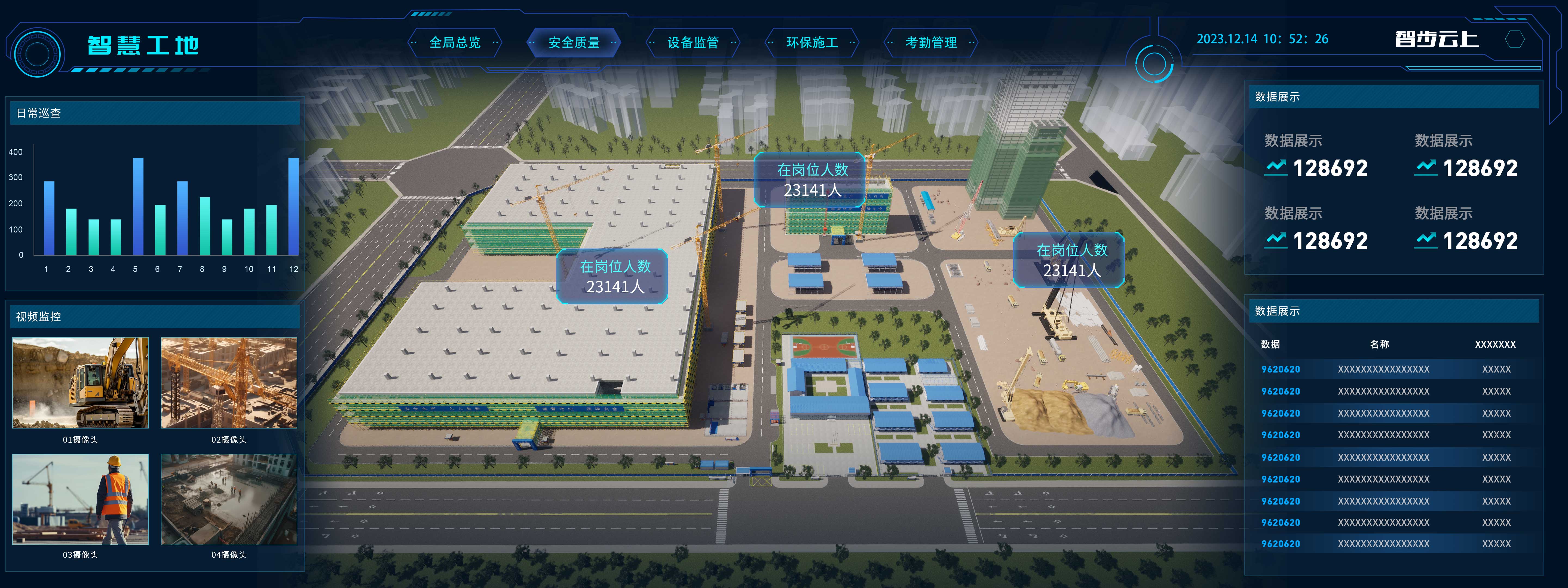View the 02摄像头 tower crane feed

(x=229, y=383)
